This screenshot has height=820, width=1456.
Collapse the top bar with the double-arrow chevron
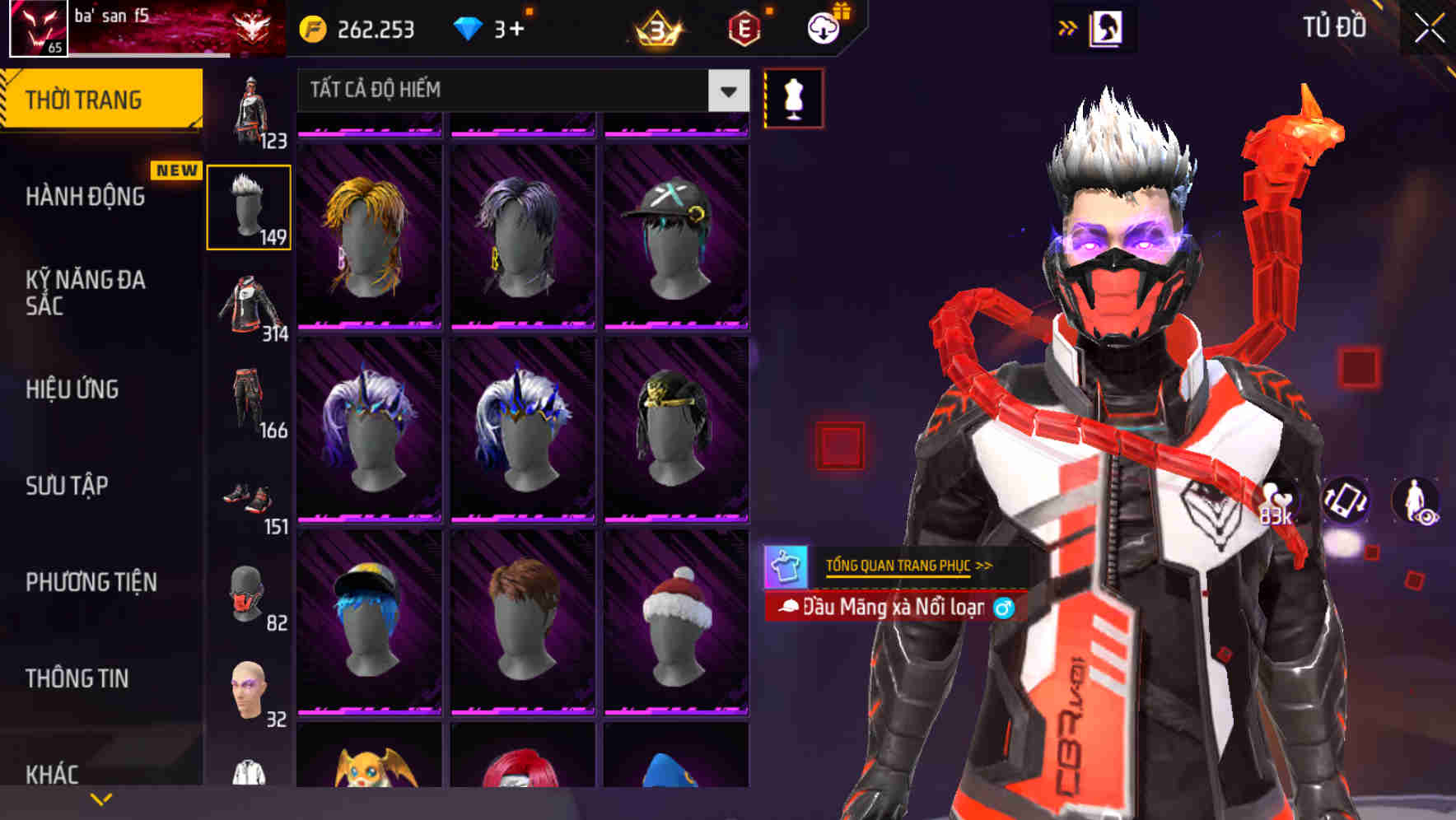(x=1066, y=26)
